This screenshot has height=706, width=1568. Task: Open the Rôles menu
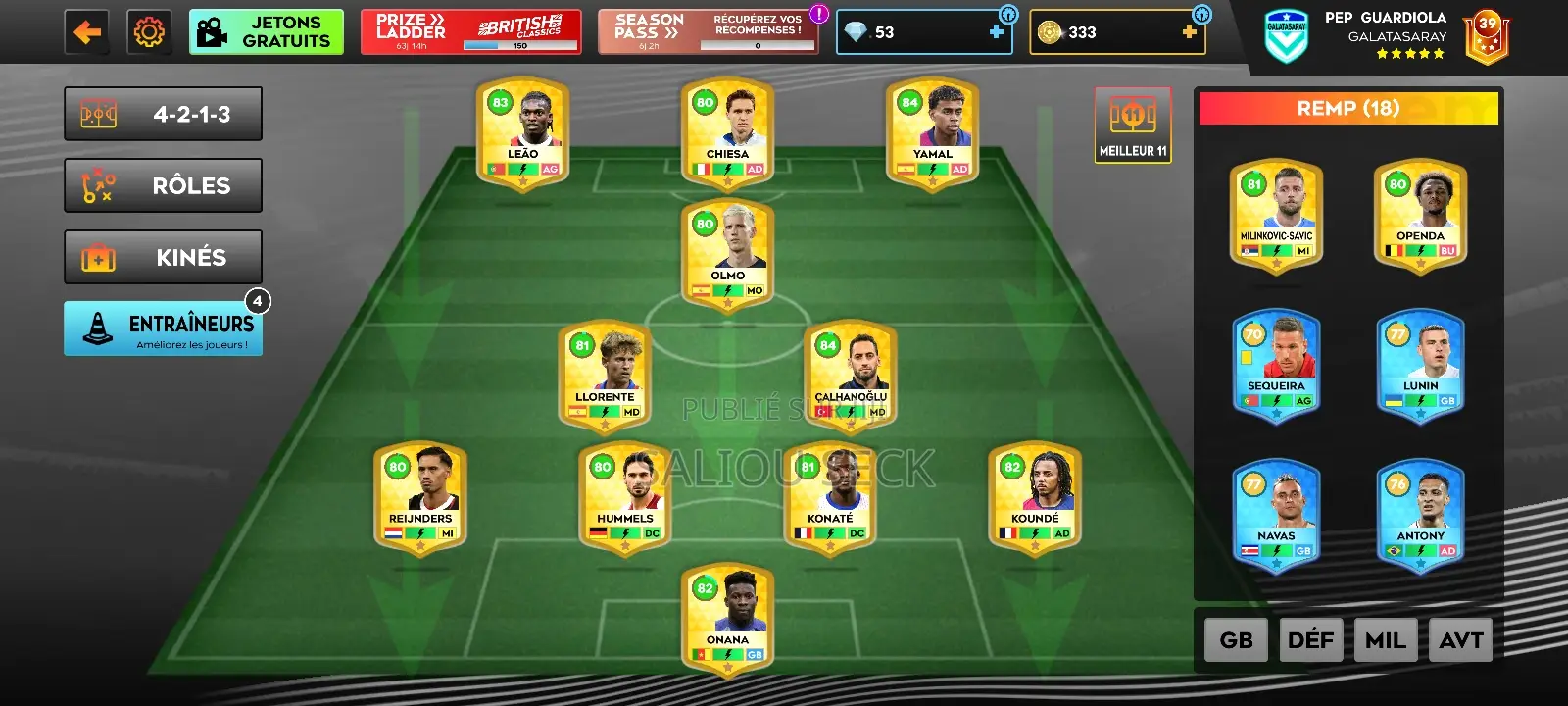tap(163, 185)
